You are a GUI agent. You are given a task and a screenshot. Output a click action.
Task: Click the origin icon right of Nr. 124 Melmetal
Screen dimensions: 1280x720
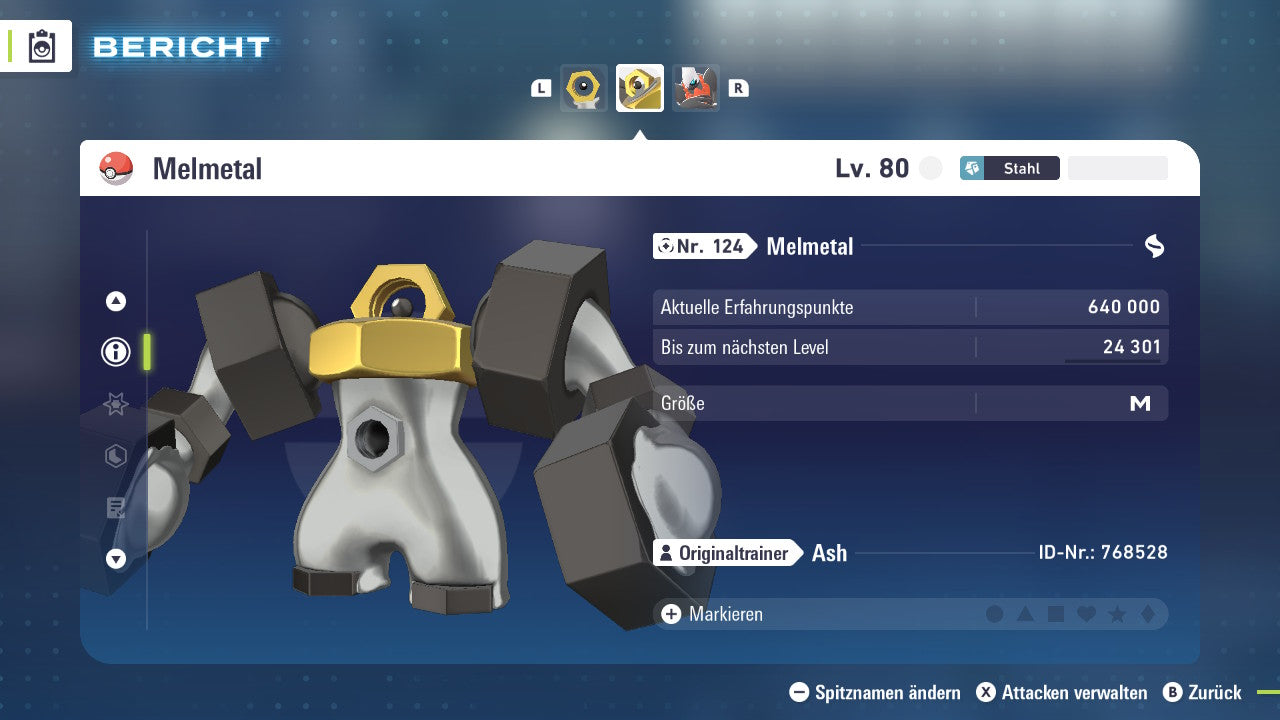click(x=1152, y=246)
